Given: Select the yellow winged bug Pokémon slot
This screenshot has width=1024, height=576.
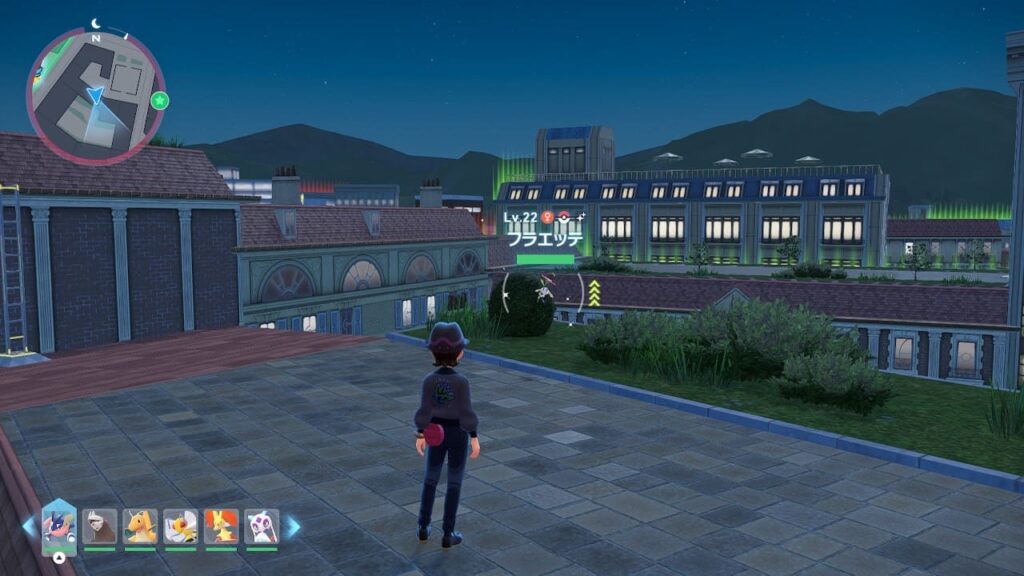Looking at the screenshot, I should coord(180,526).
